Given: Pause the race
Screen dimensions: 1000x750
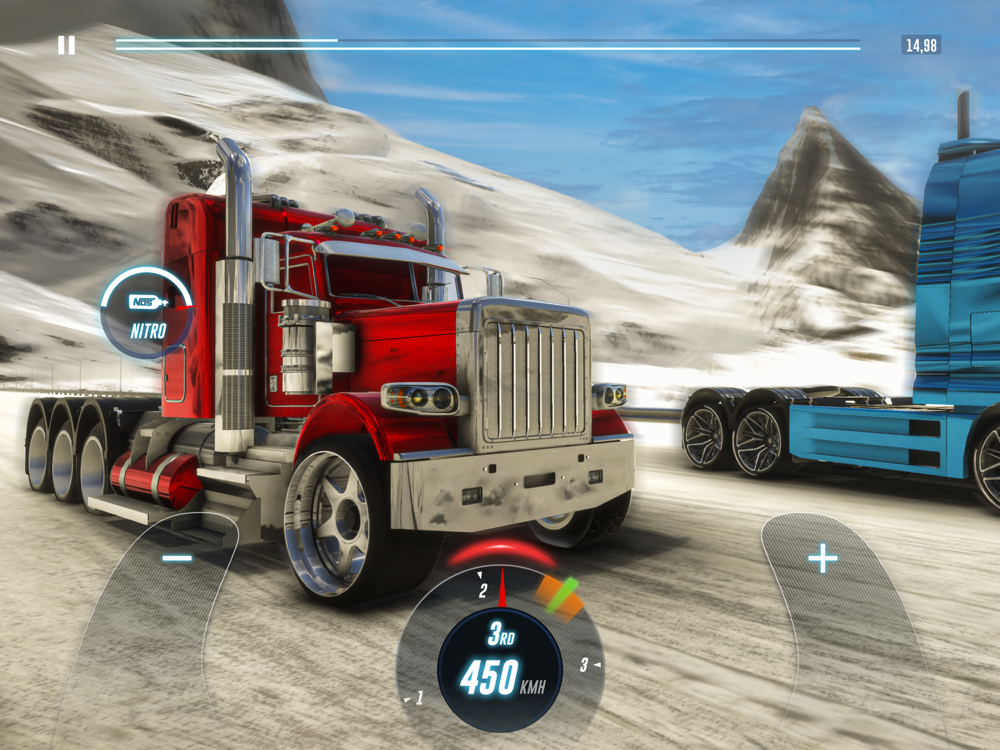Looking at the screenshot, I should 66,45.
